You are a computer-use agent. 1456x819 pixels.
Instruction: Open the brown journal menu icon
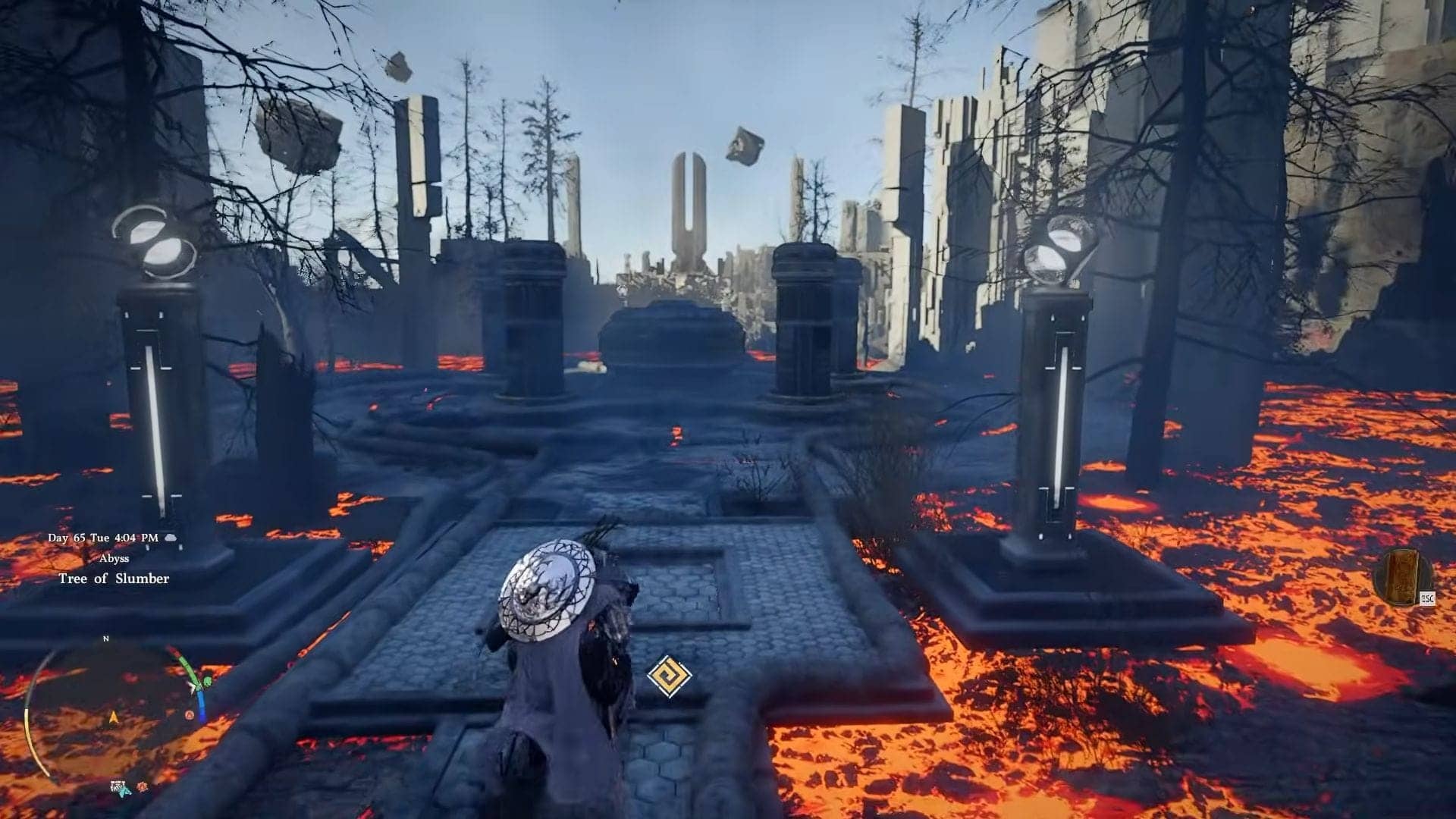coord(1402,577)
